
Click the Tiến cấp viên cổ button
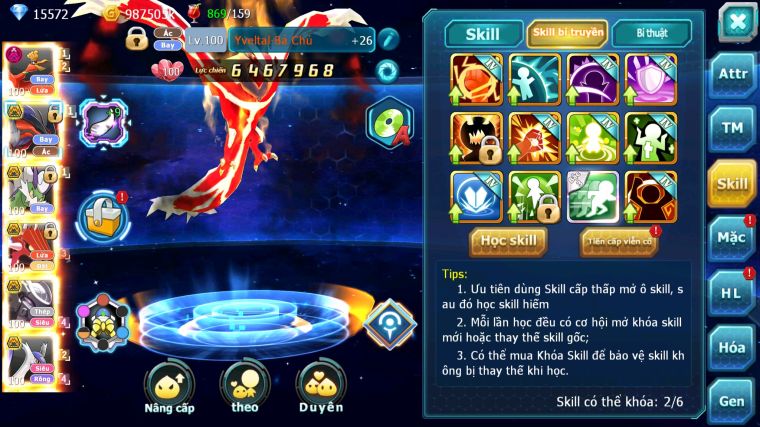(x=618, y=241)
